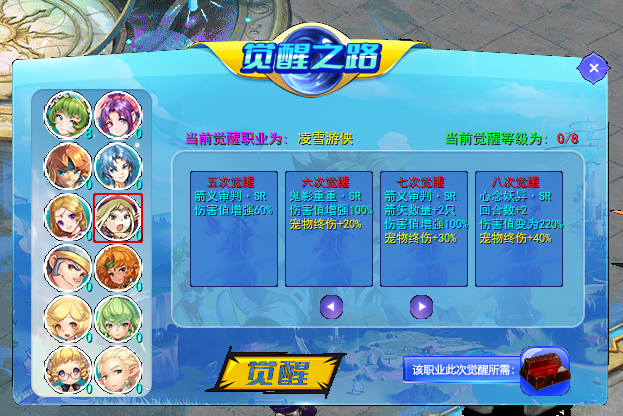Screen dimensions: 623x416
Task: Open the 六次觉醒 awakening card
Action: (330, 228)
